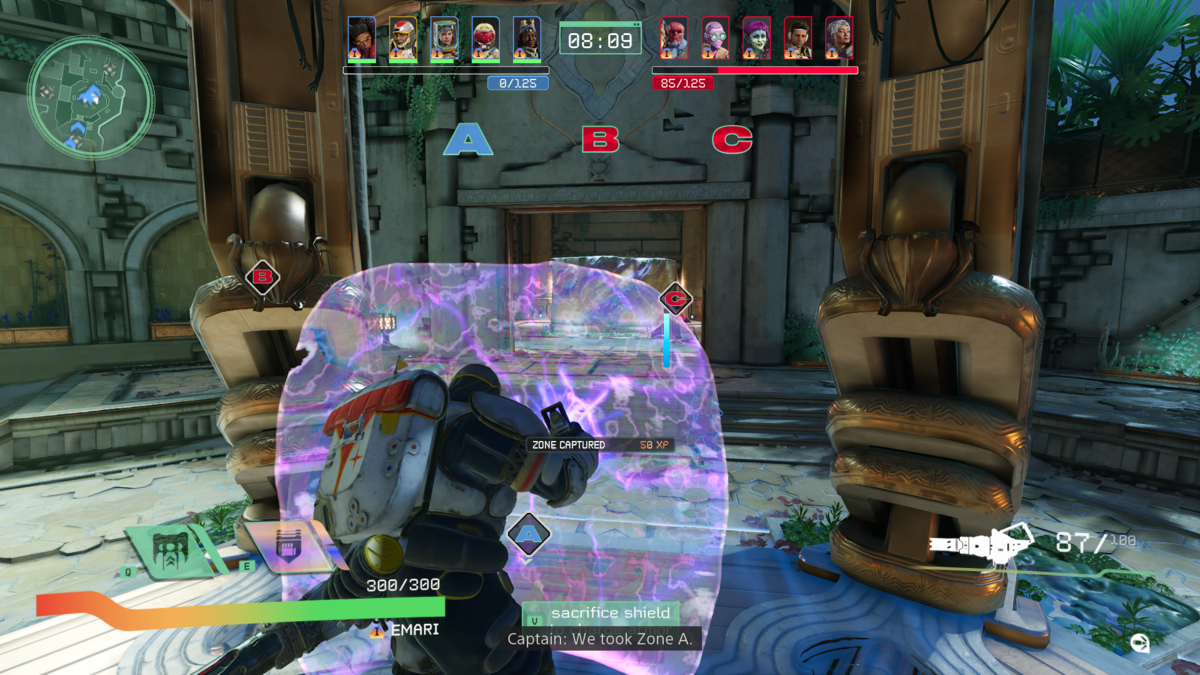Choose the green-faced purple-haired enemy portrait
Viewport: 1200px width, 675px height.
coord(756,39)
